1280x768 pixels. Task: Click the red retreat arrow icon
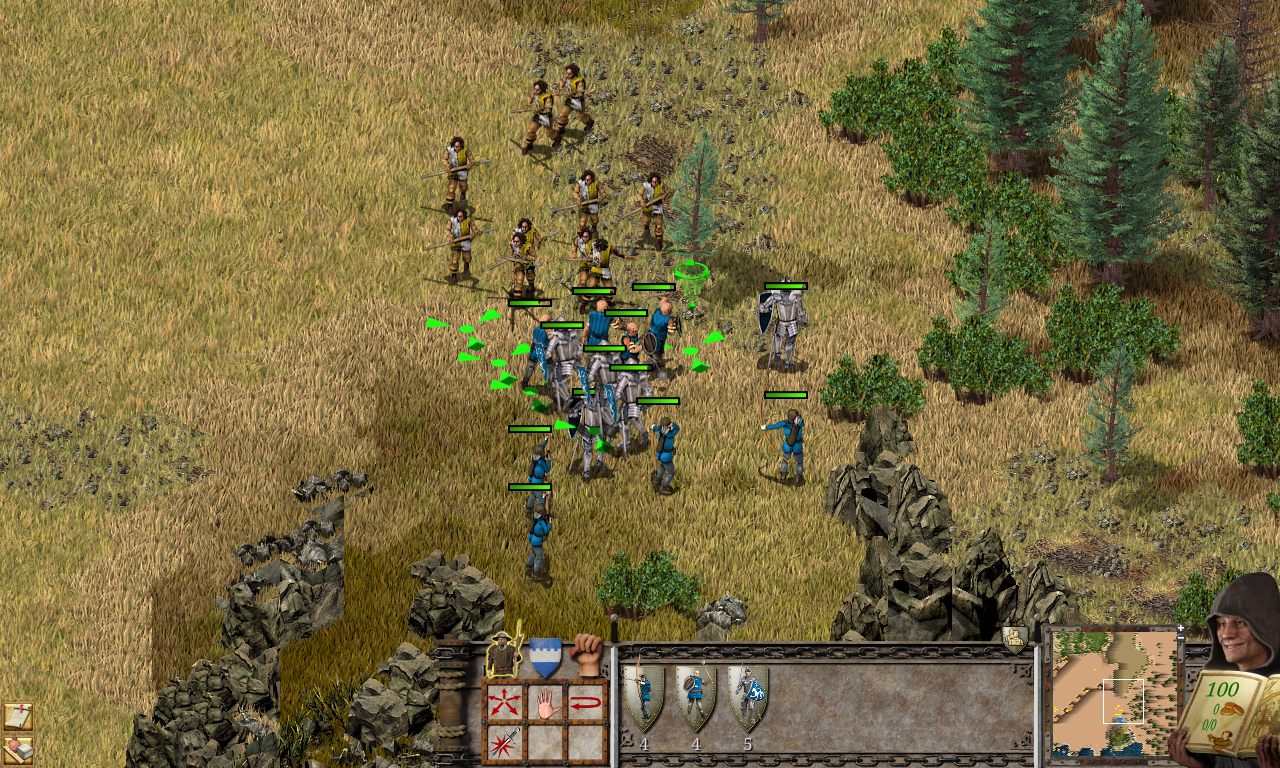(x=585, y=701)
